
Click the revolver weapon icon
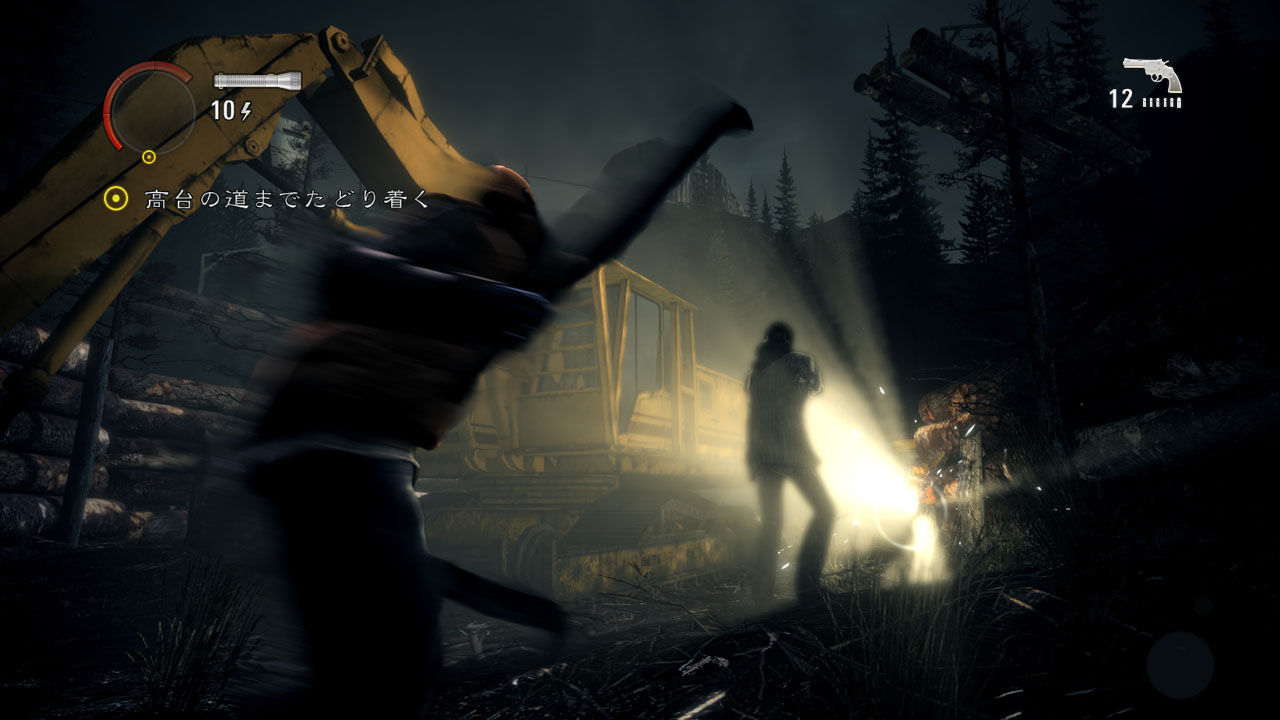click(x=1153, y=74)
